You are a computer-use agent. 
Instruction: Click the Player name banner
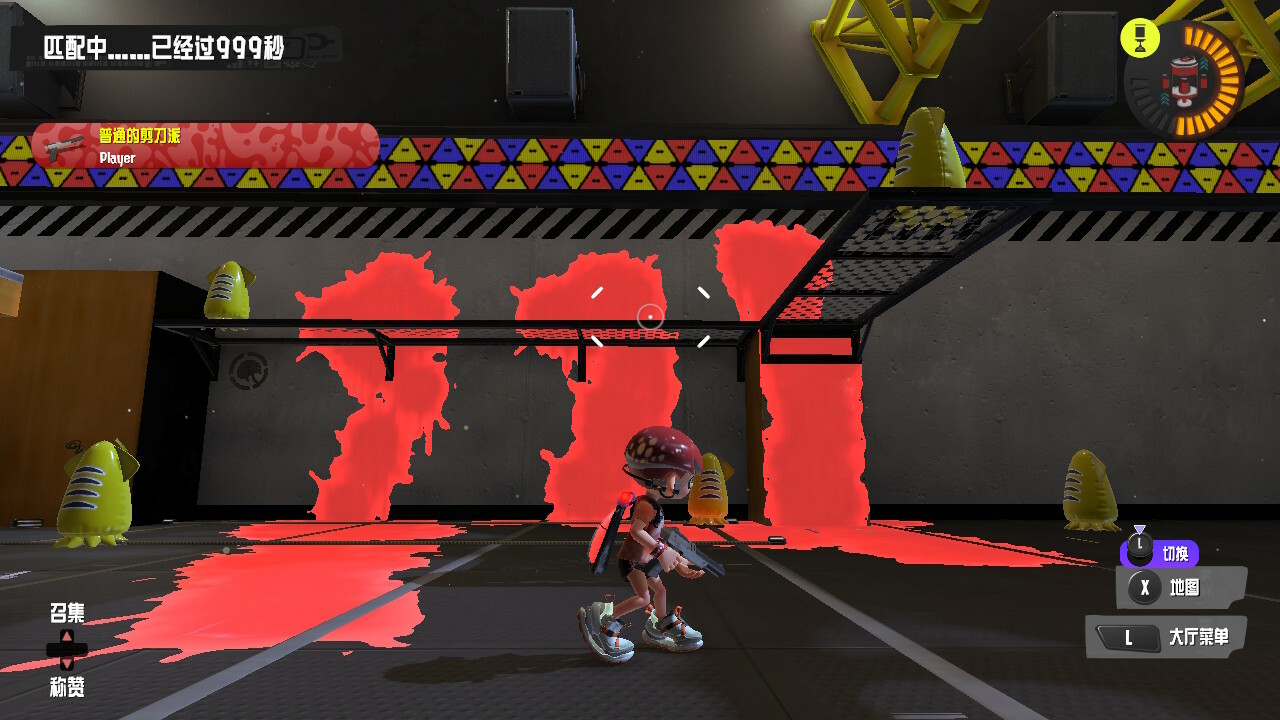coord(205,146)
